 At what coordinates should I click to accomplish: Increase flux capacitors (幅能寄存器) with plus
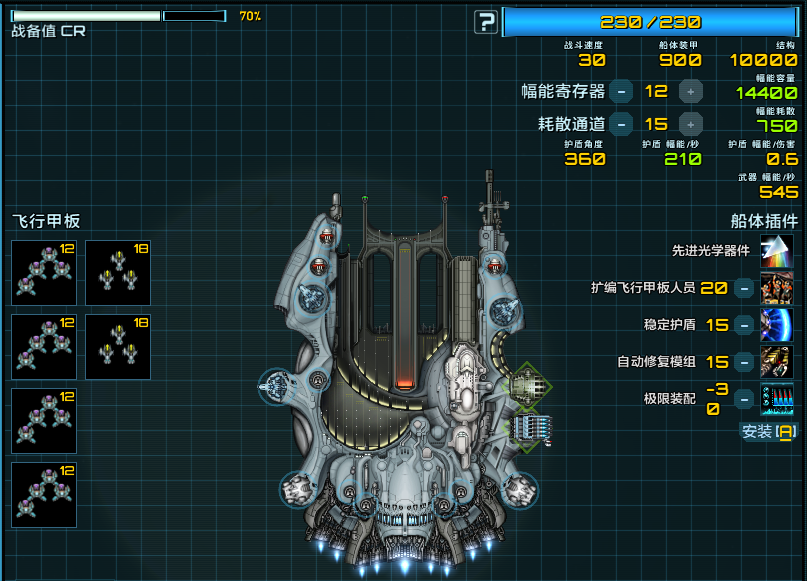pos(690,92)
